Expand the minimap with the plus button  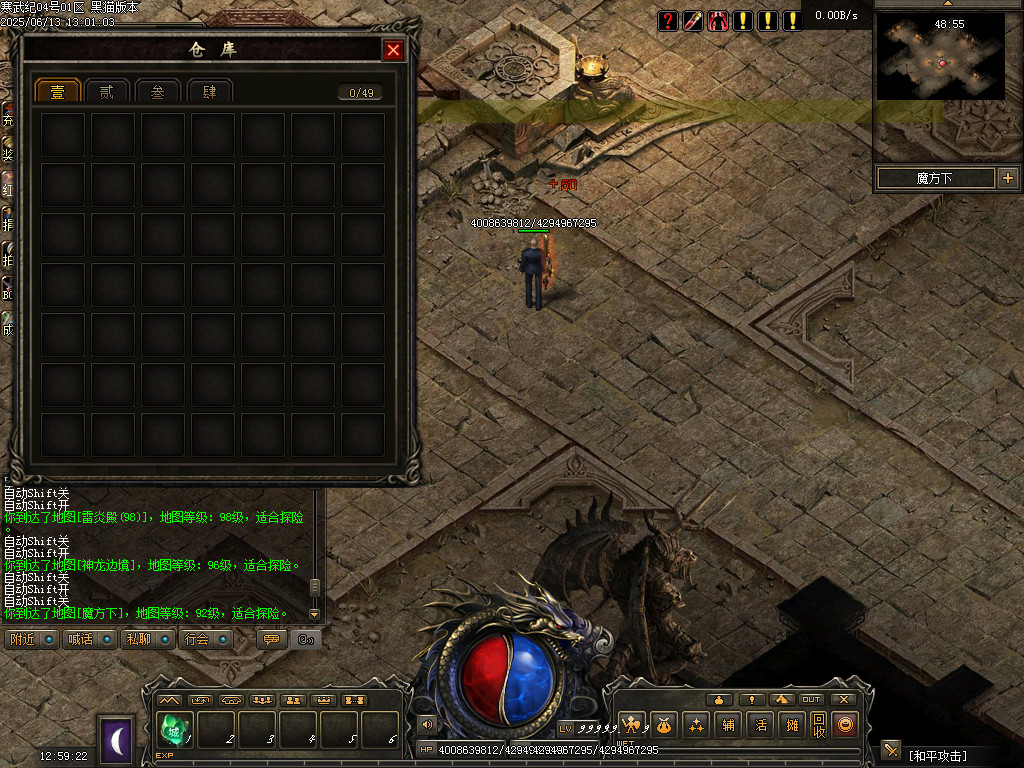(1007, 178)
